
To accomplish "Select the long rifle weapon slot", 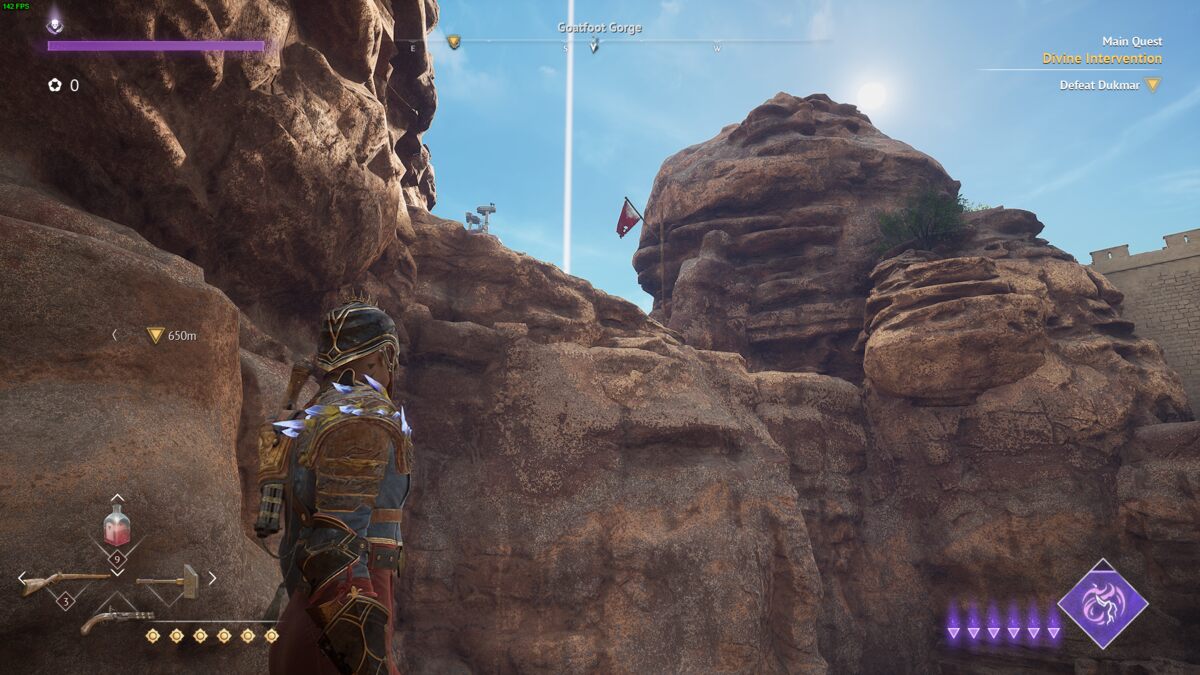I will point(64,581).
